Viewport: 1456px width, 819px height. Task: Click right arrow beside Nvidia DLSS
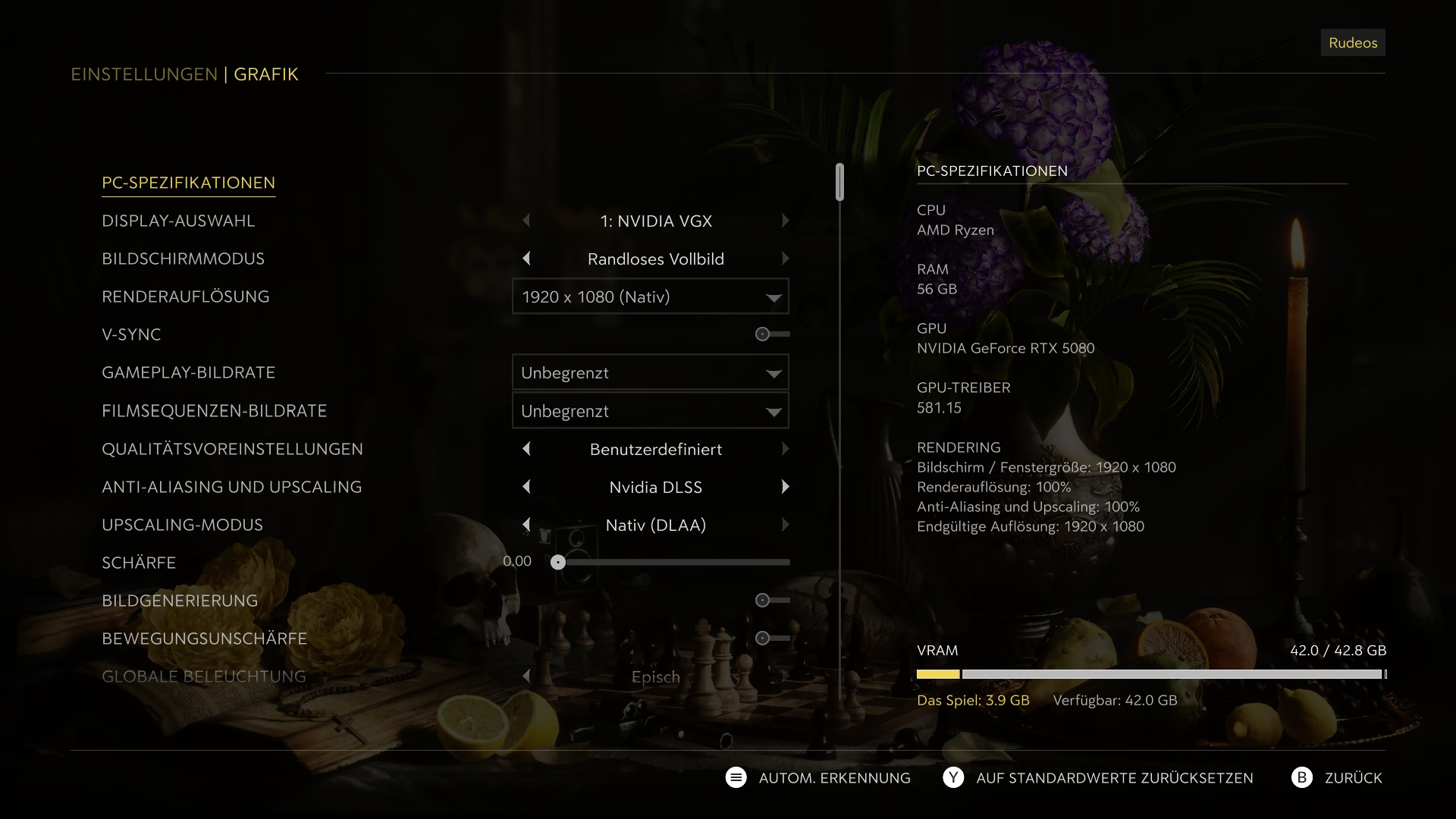pos(786,487)
